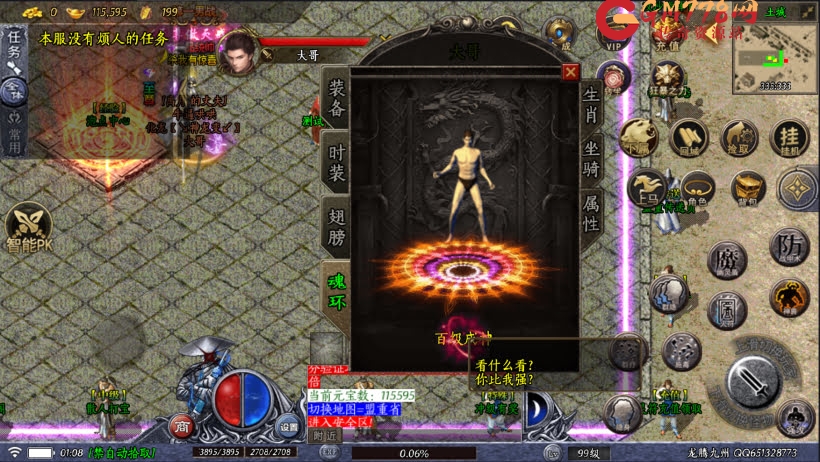Viewport: 820px width, 462px height.
Task: Close the character panel with the red X
Action: [x=570, y=72]
